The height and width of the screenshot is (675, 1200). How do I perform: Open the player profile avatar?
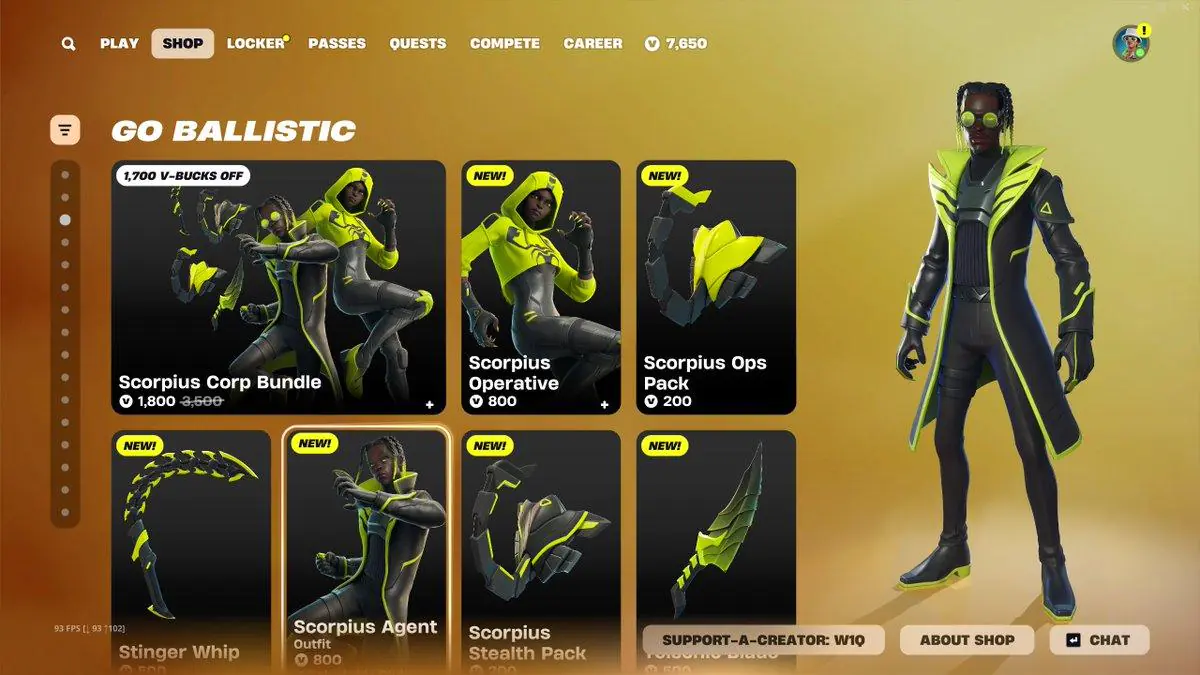click(x=1131, y=44)
